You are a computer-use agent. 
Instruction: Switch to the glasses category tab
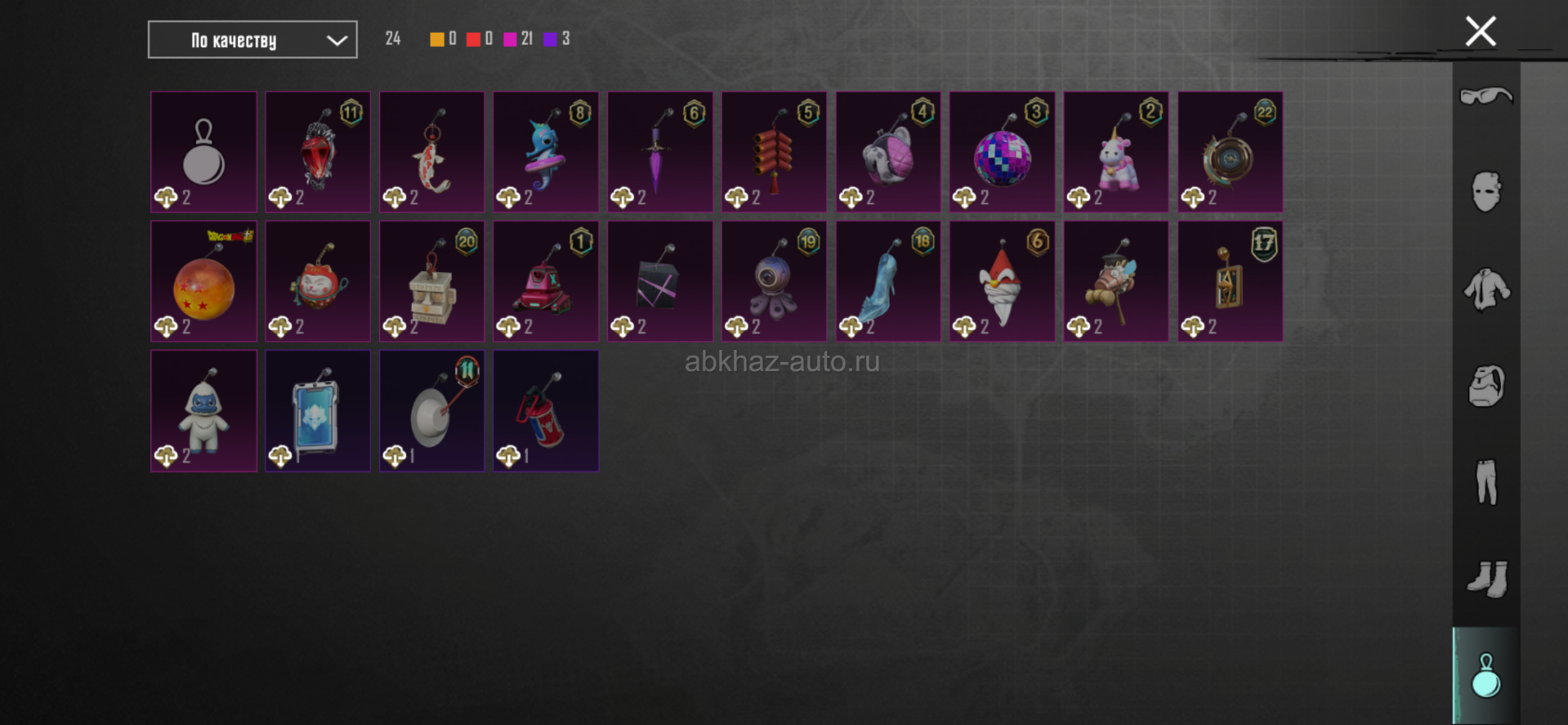click(x=1485, y=96)
